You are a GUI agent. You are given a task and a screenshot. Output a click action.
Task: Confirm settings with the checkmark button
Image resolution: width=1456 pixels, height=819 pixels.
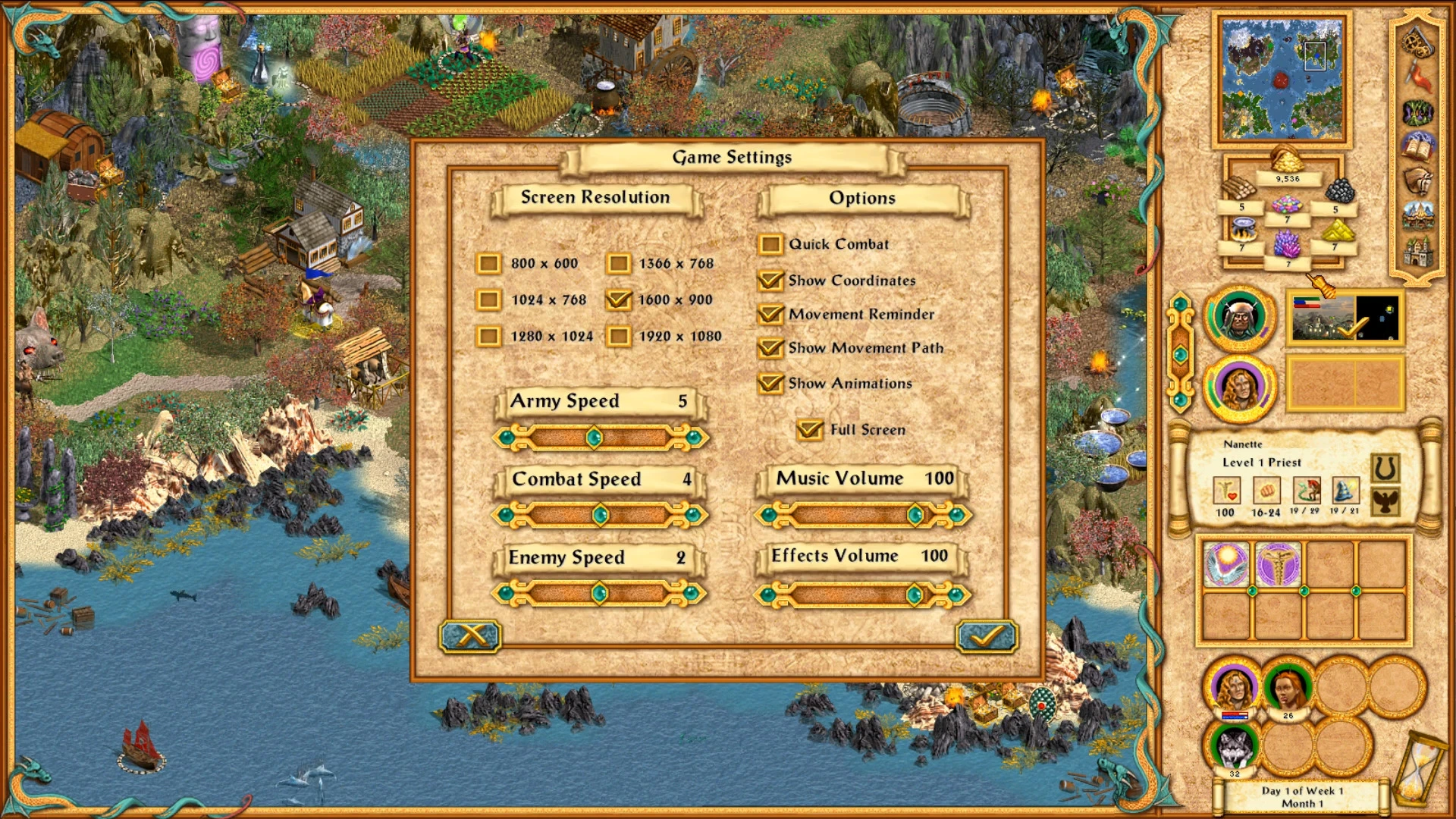(987, 638)
